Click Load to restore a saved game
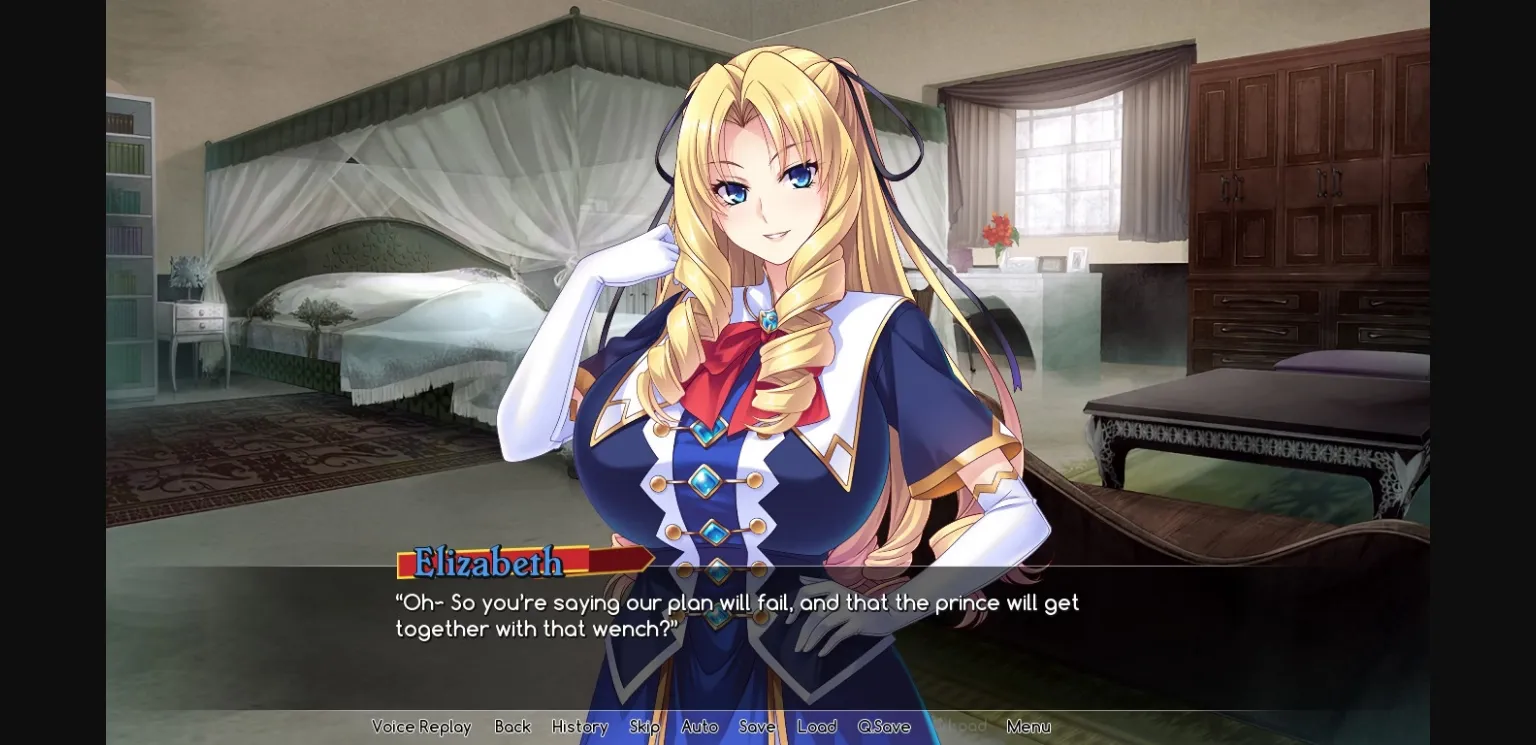Screen dimensions: 1536x745 point(816,727)
